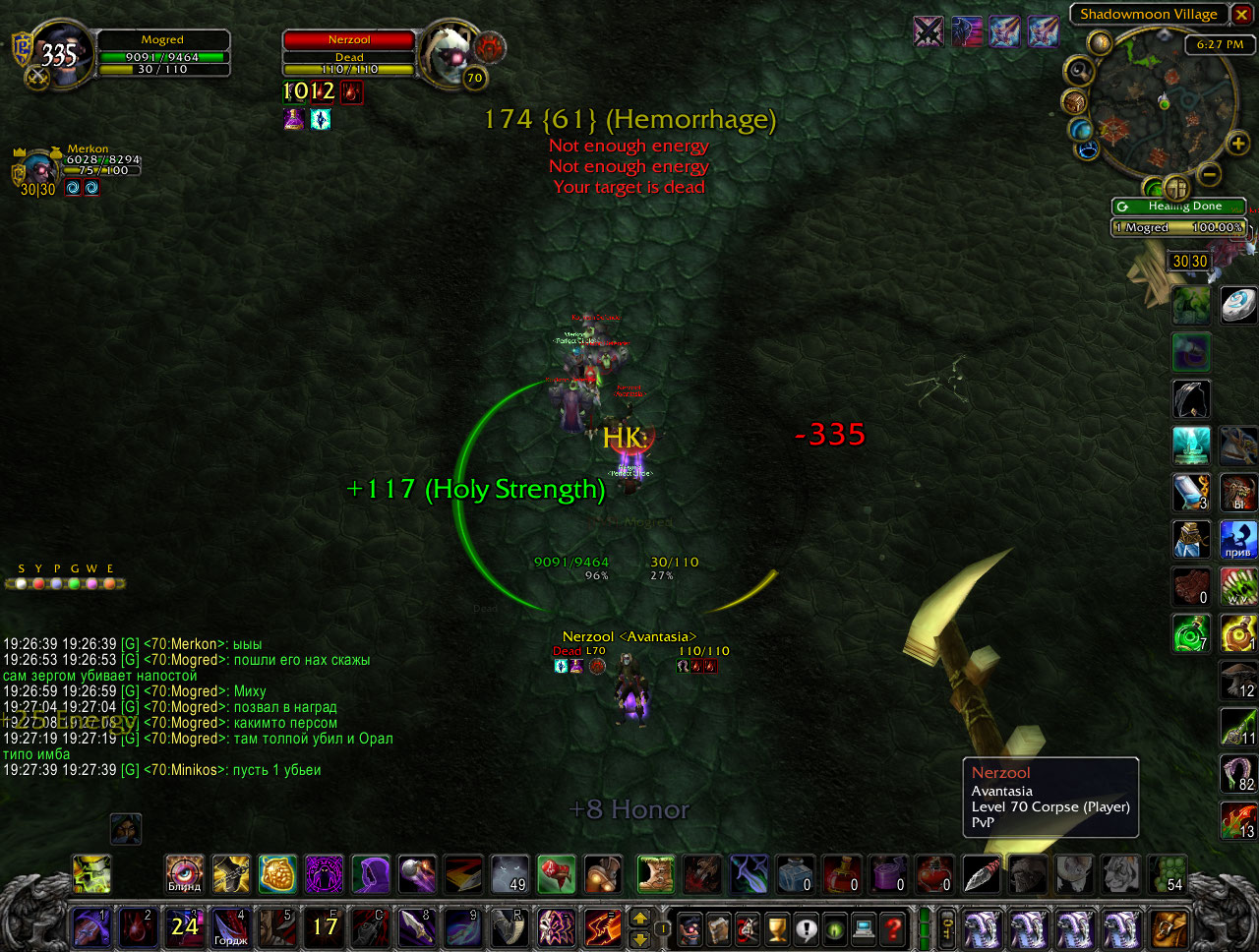
Task: Open the red question mark help button
Action: click(893, 927)
